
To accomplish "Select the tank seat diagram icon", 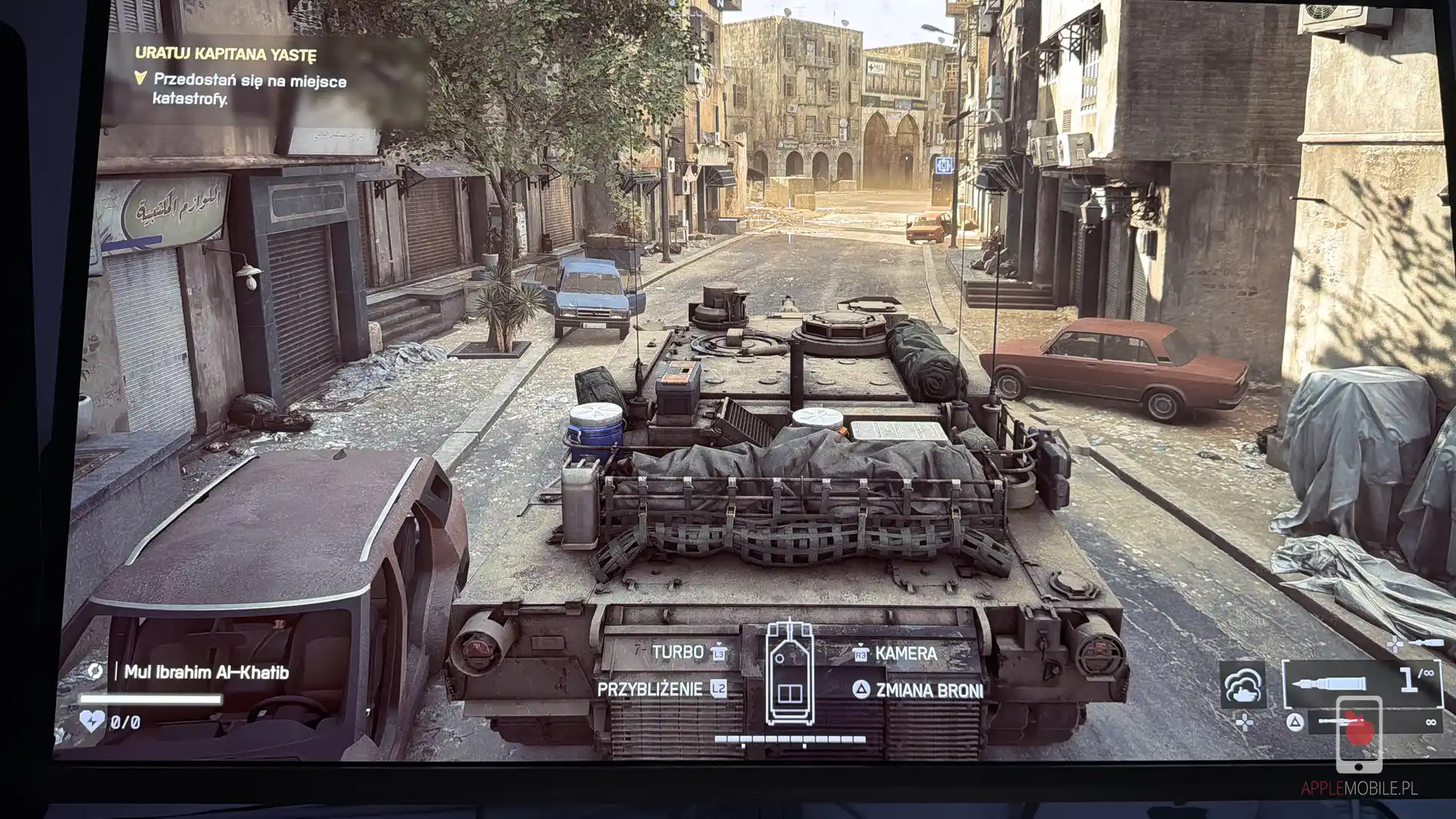I will (x=789, y=672).
